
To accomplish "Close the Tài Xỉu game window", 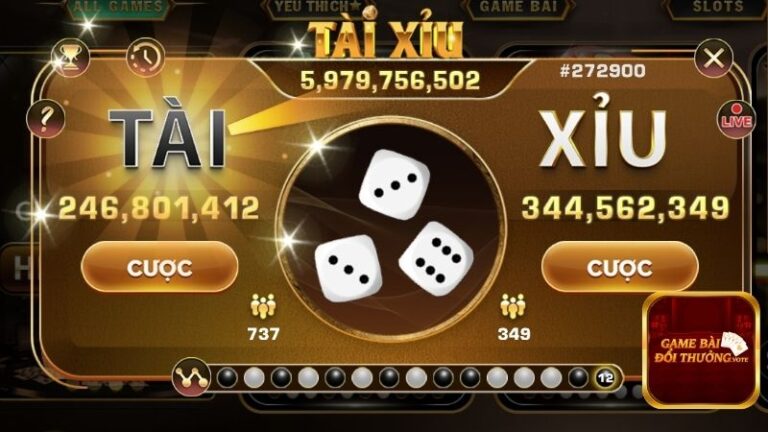I will pyautogui.click(x=713, y=58).
